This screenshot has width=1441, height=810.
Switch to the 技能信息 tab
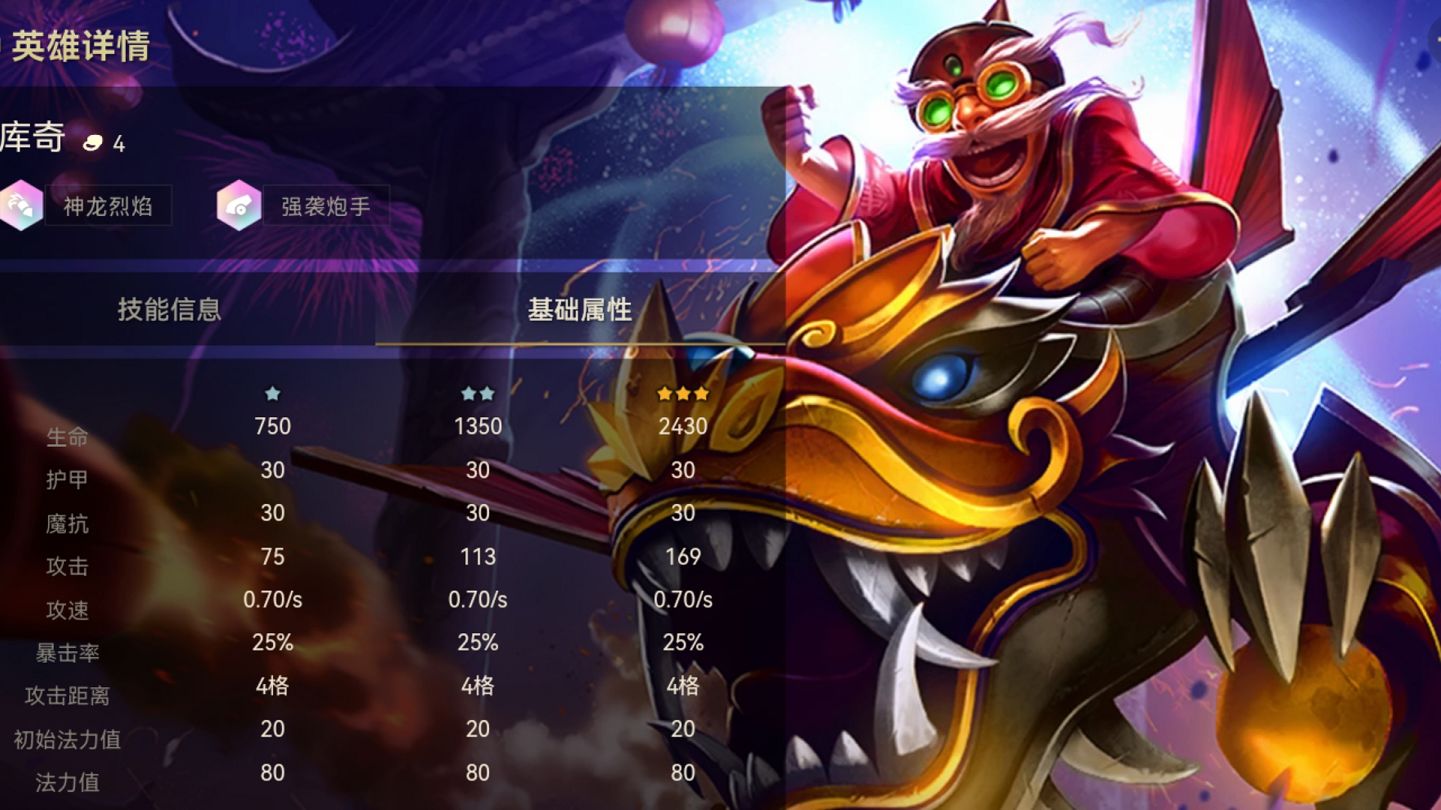coord(169,309)
